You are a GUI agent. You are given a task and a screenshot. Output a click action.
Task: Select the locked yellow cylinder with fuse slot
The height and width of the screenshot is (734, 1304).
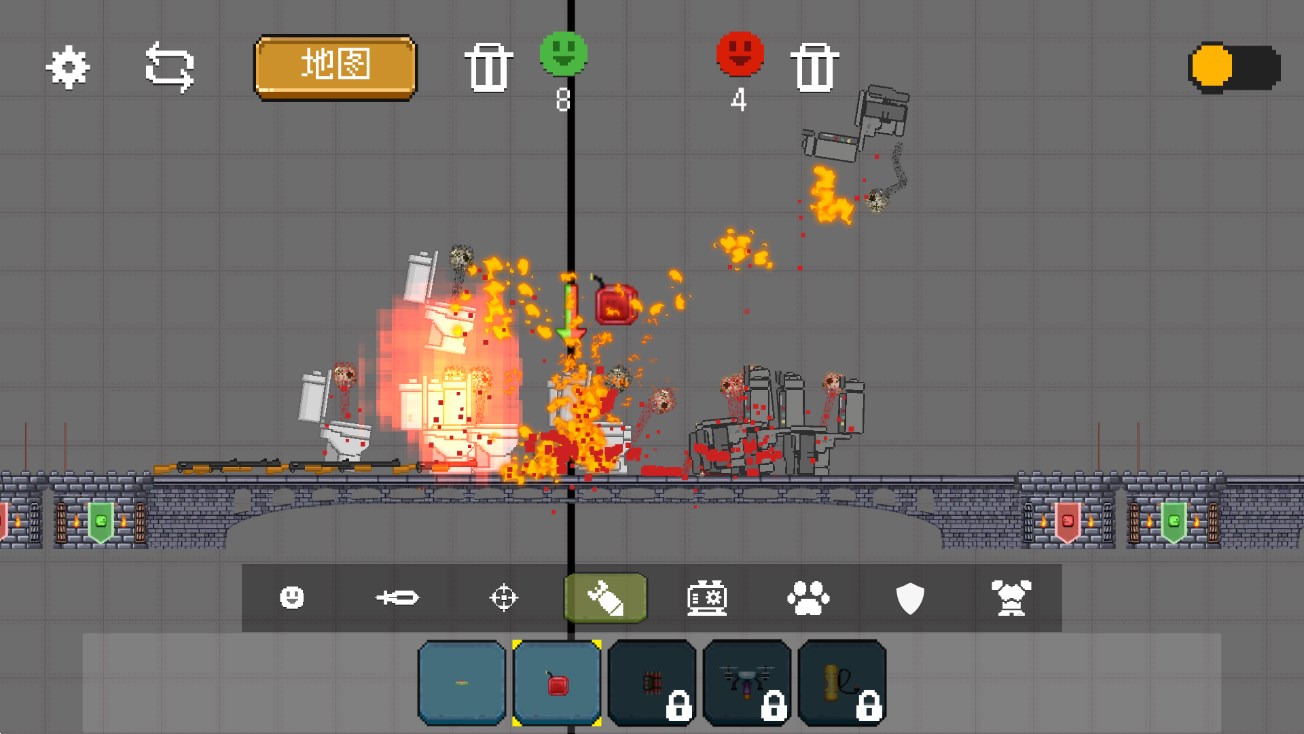coord(842,683)
